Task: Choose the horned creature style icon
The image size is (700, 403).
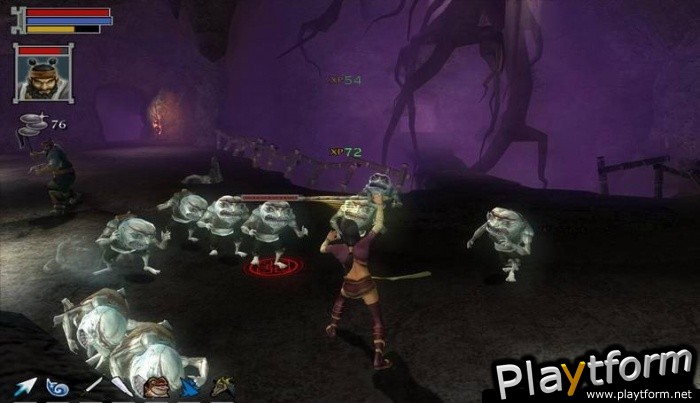Action: tap(221, 386)
